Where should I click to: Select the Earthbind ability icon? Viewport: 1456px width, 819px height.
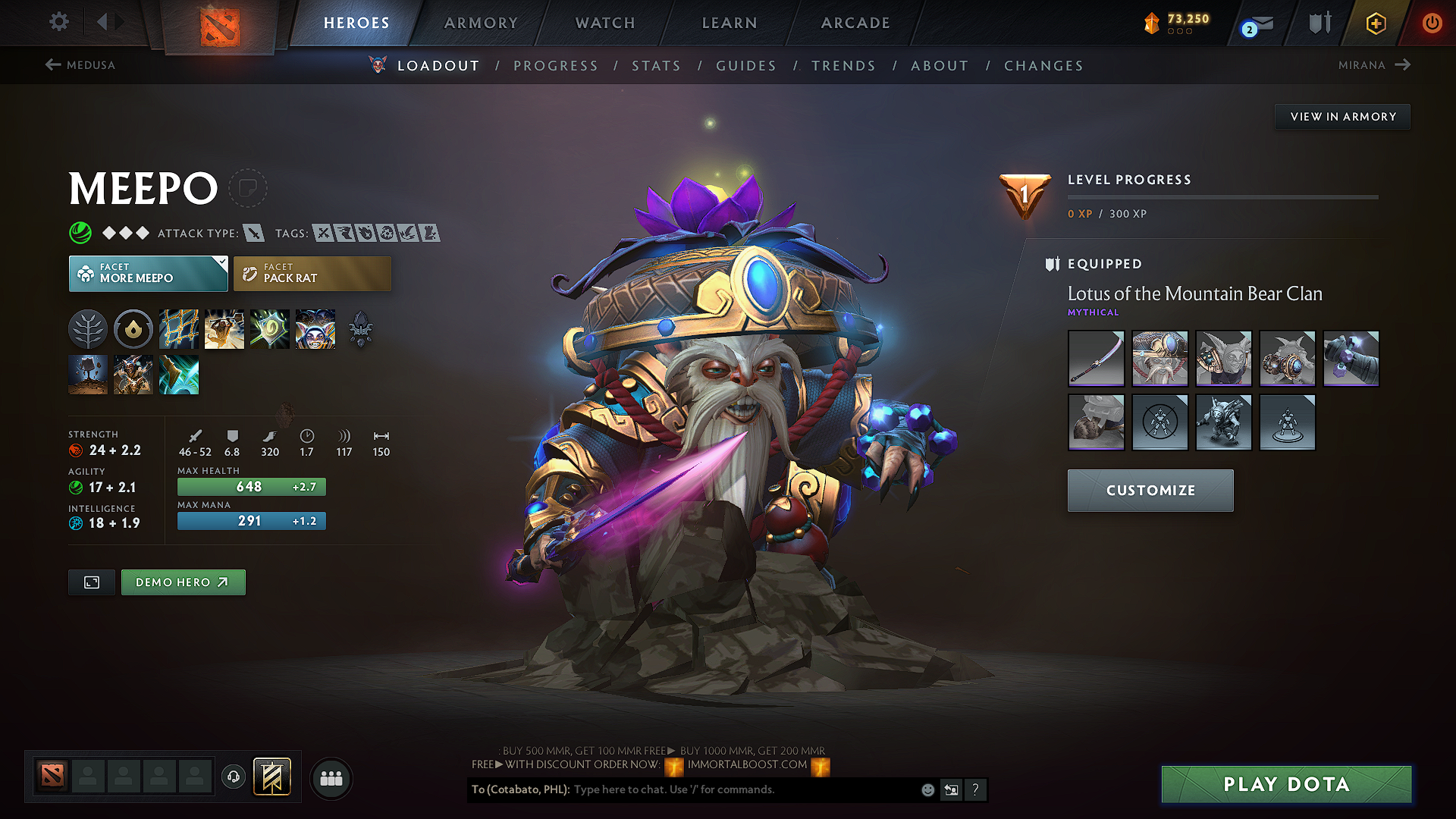(179, 328)
